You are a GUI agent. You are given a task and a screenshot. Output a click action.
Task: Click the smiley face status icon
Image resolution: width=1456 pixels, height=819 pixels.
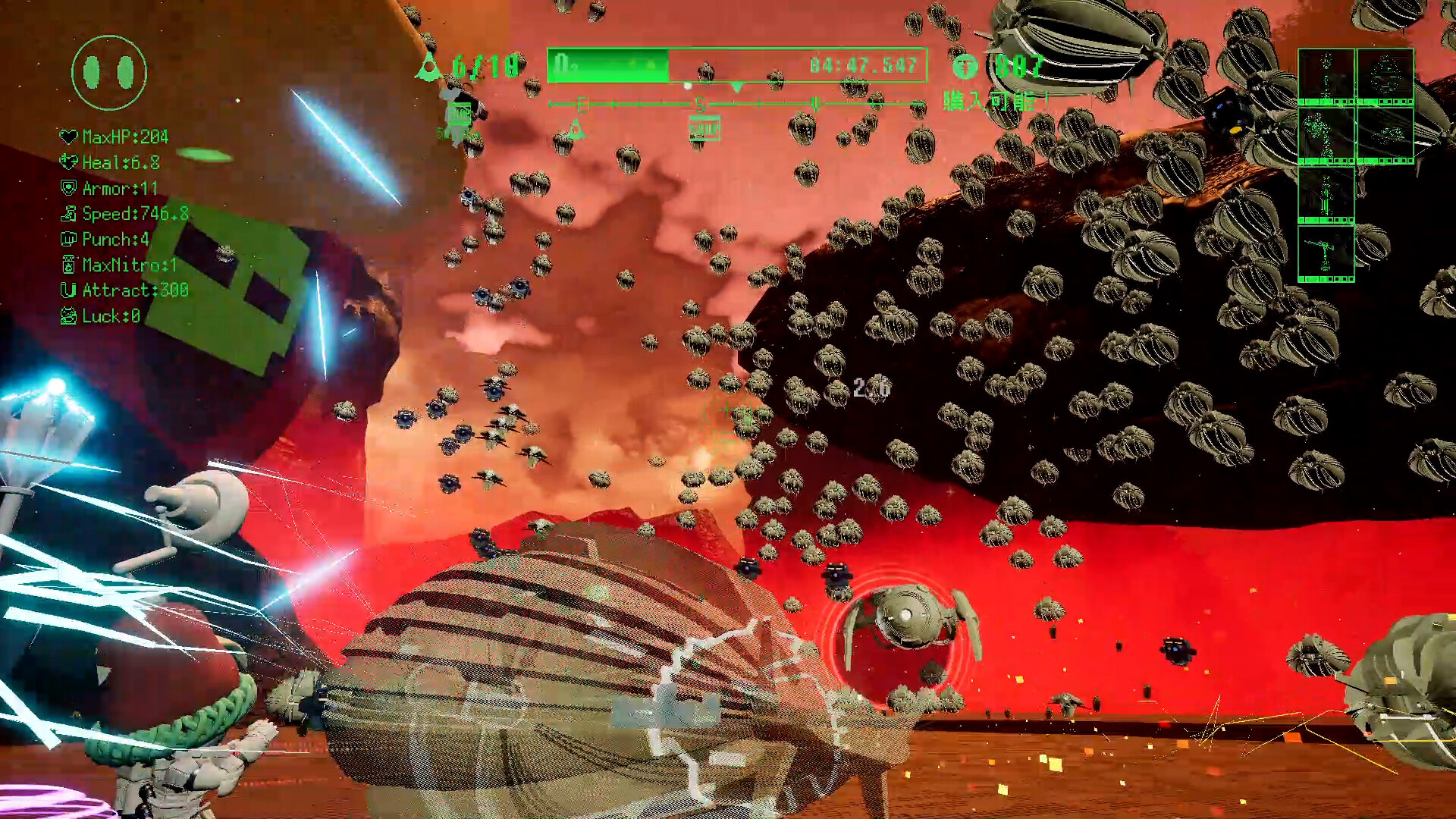coord(108,74)
